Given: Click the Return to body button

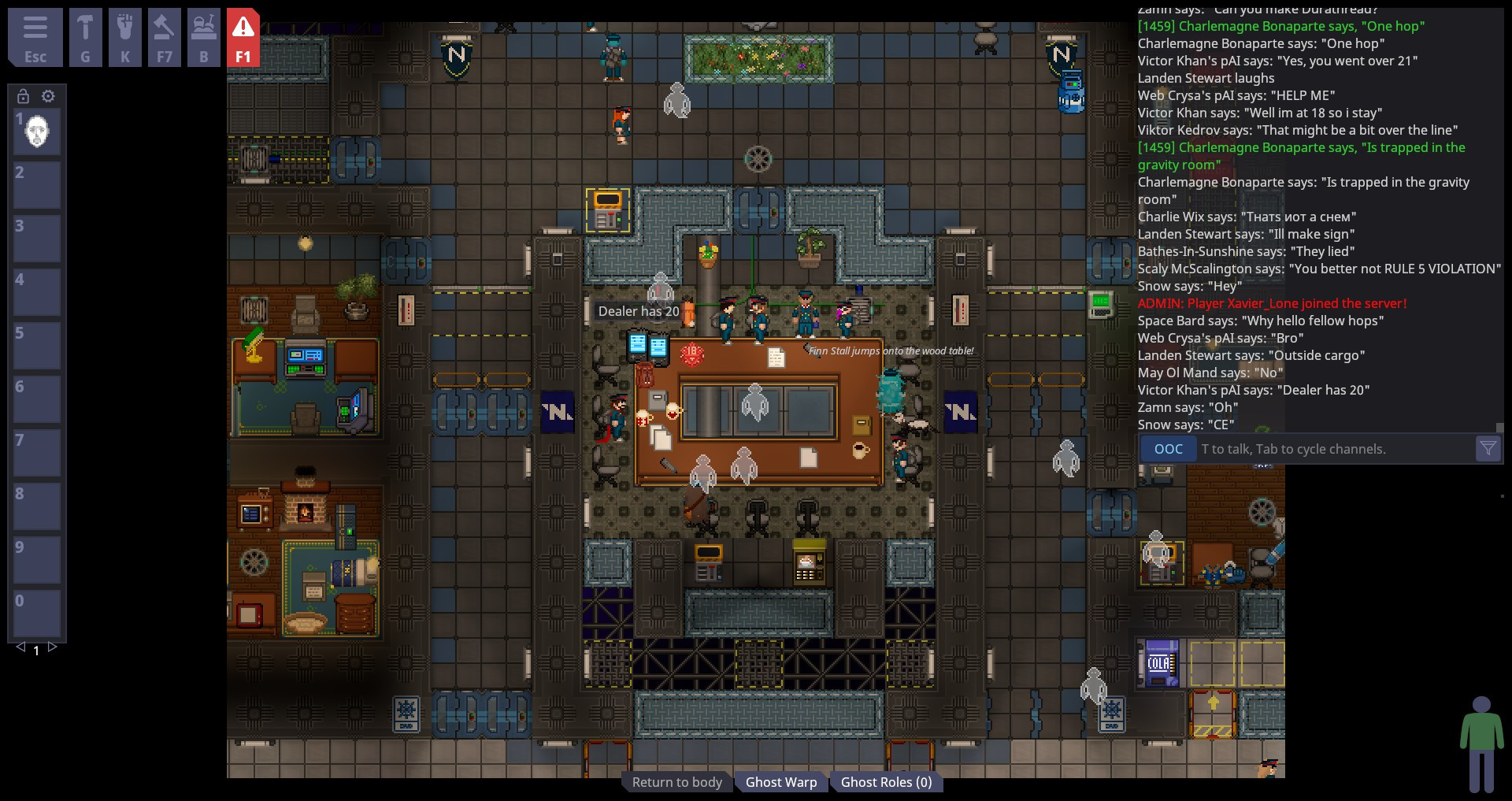Looking at the screenshot, I should click(676, 781).
